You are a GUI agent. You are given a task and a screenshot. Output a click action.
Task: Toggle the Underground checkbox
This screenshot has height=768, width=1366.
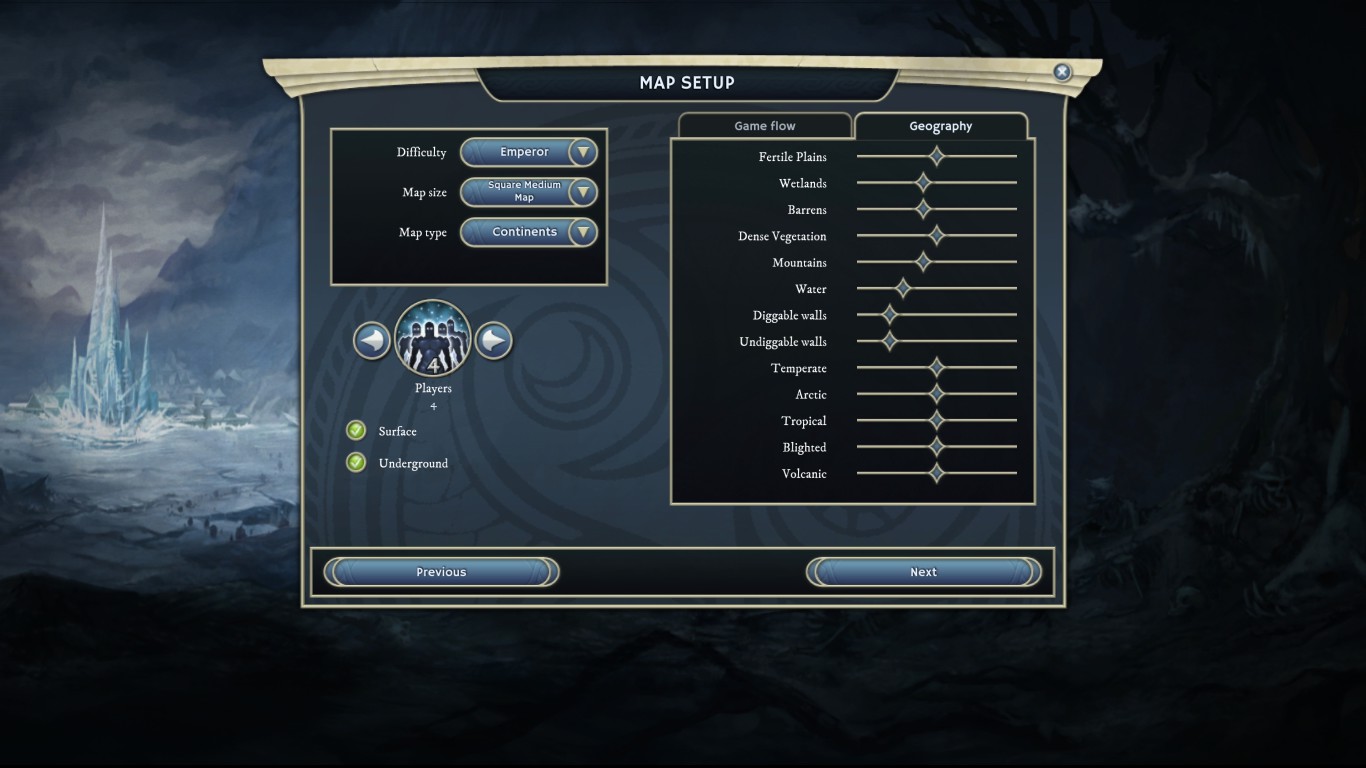[x=356, y=463]
